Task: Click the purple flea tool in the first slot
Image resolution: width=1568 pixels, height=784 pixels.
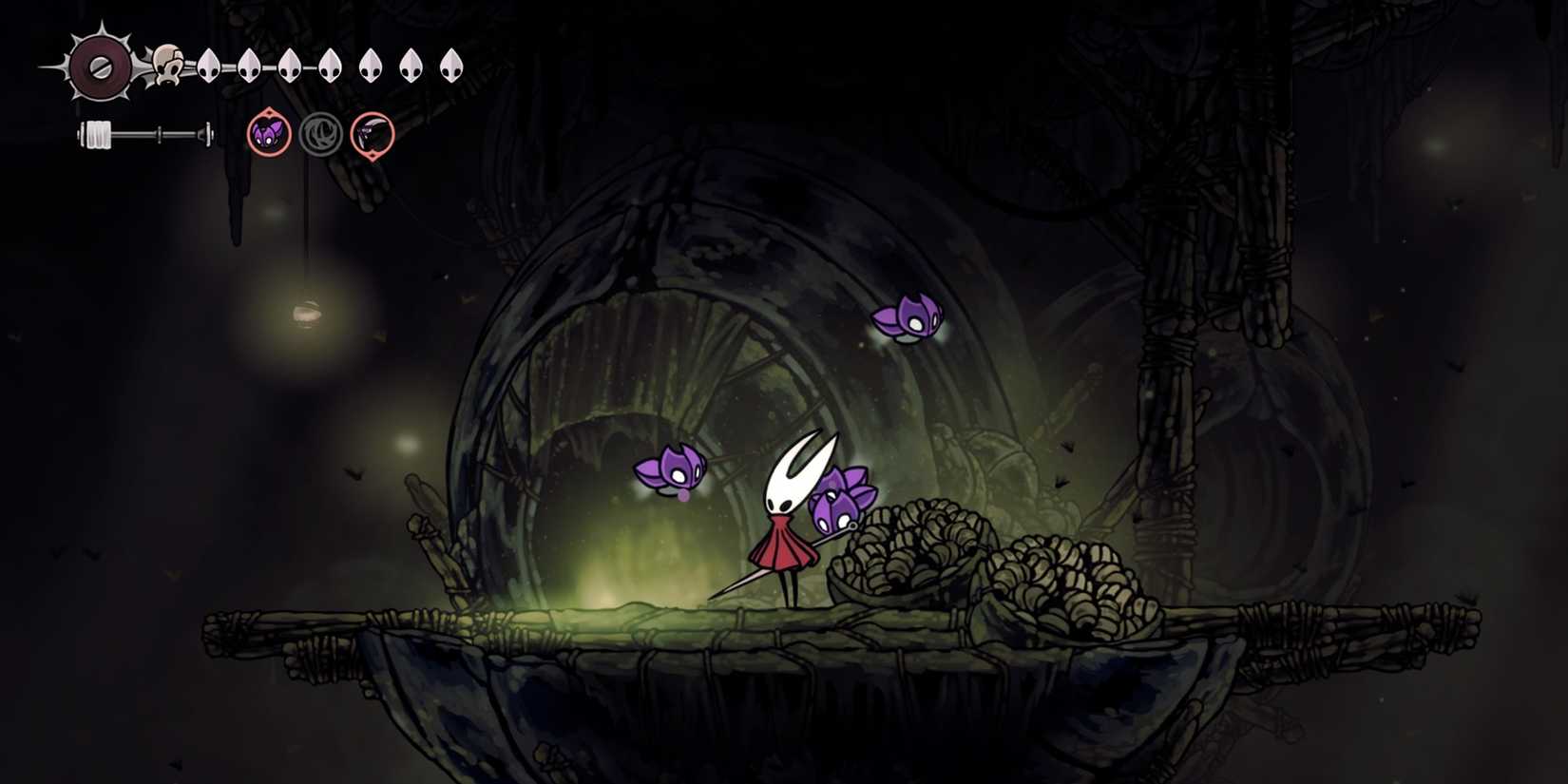Action: (267, 132)
